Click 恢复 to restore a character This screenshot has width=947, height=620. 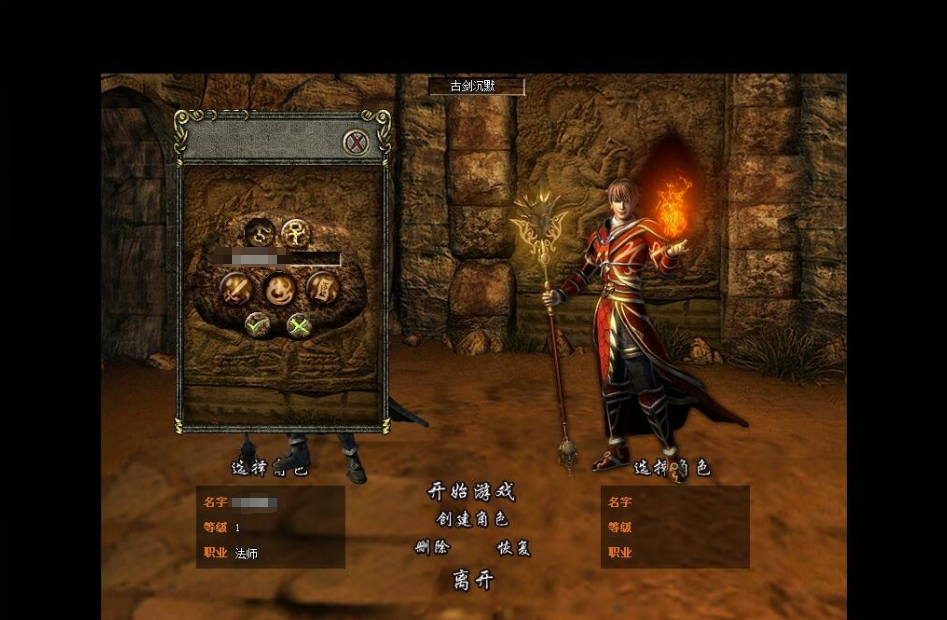tap(513, 548)
